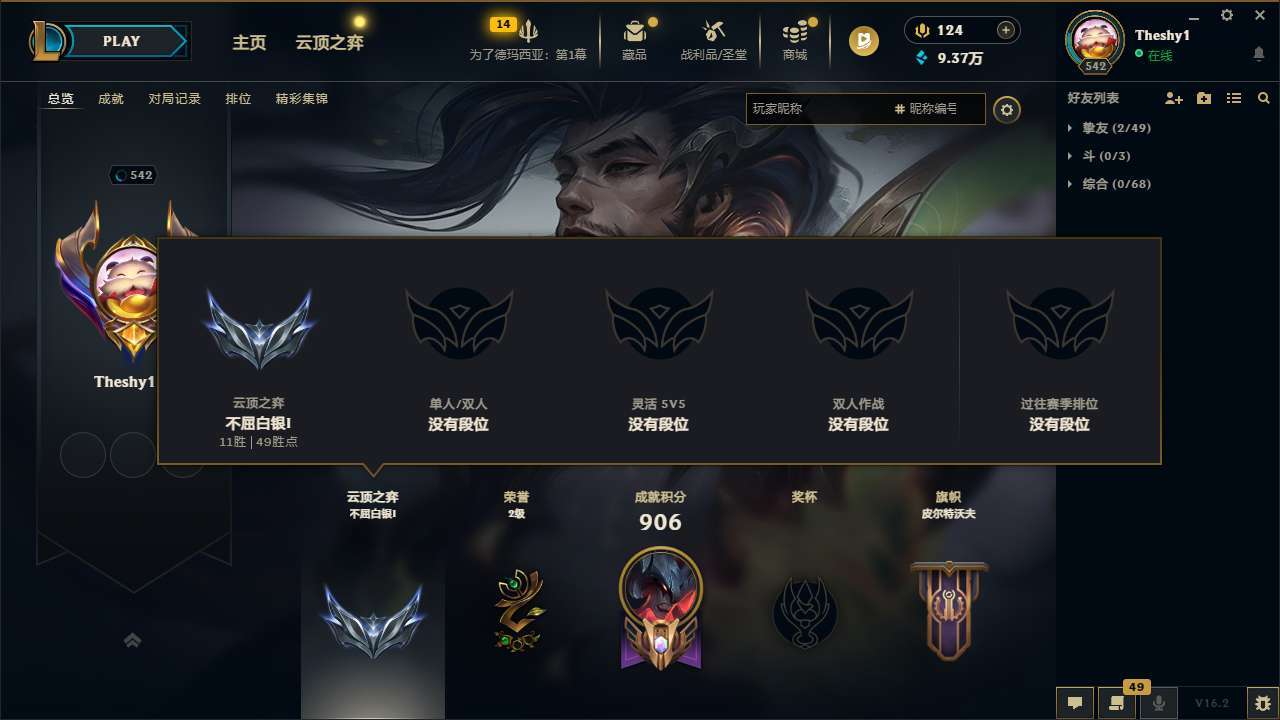Open the 藏品 (Collection) section
The image size is (1280, 720).
coord(634,40)
